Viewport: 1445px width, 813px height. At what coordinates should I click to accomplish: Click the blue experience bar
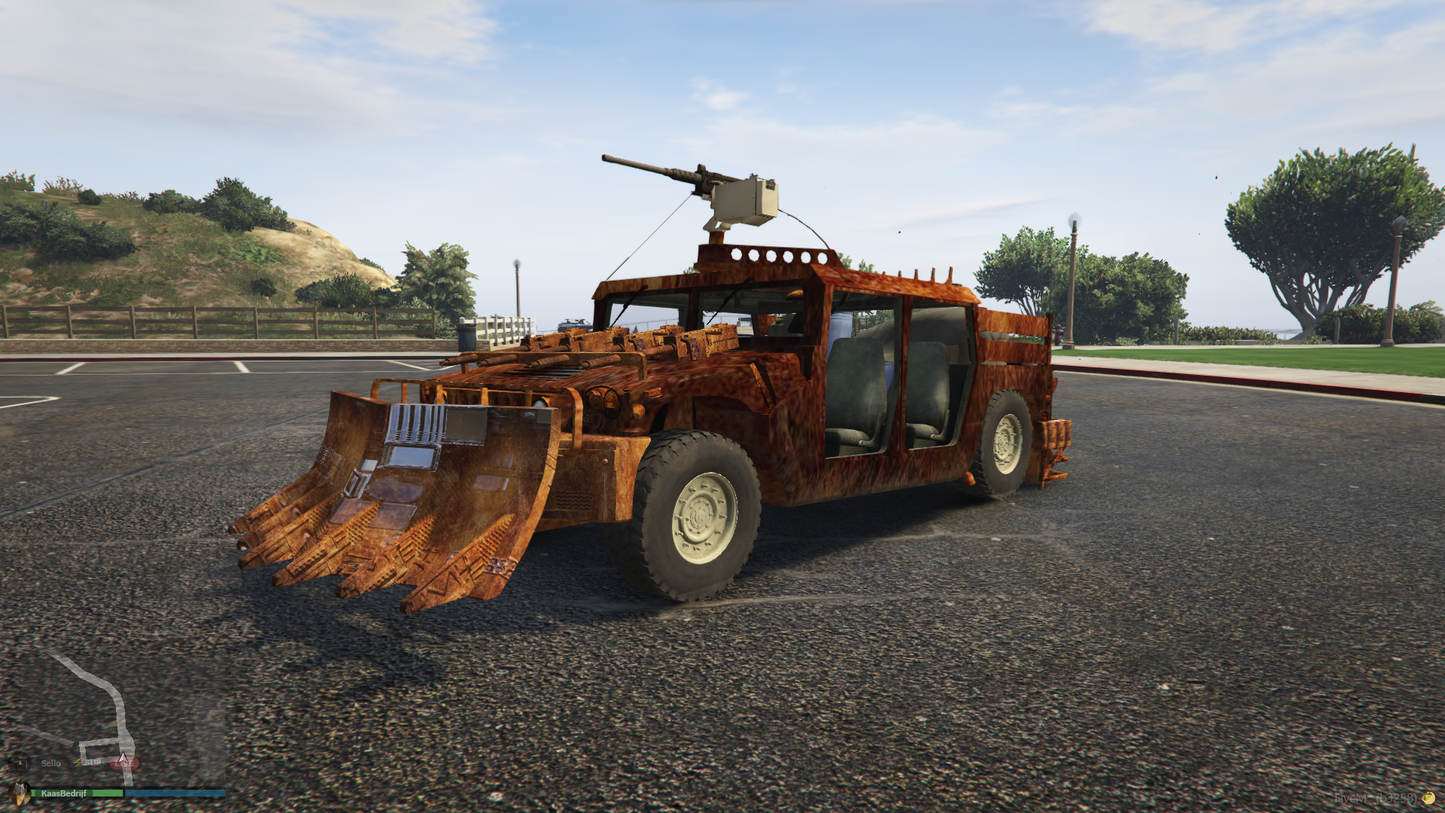click(175, 791)
